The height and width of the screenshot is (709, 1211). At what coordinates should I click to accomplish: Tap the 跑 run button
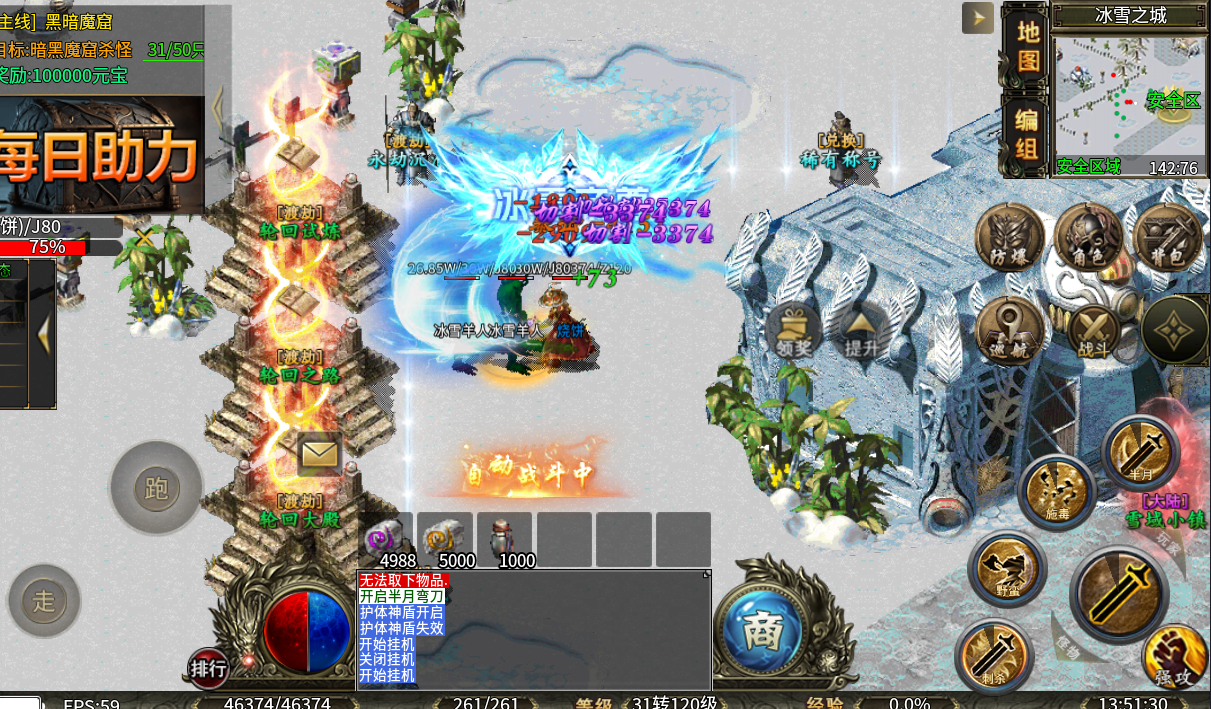point(156,488)
